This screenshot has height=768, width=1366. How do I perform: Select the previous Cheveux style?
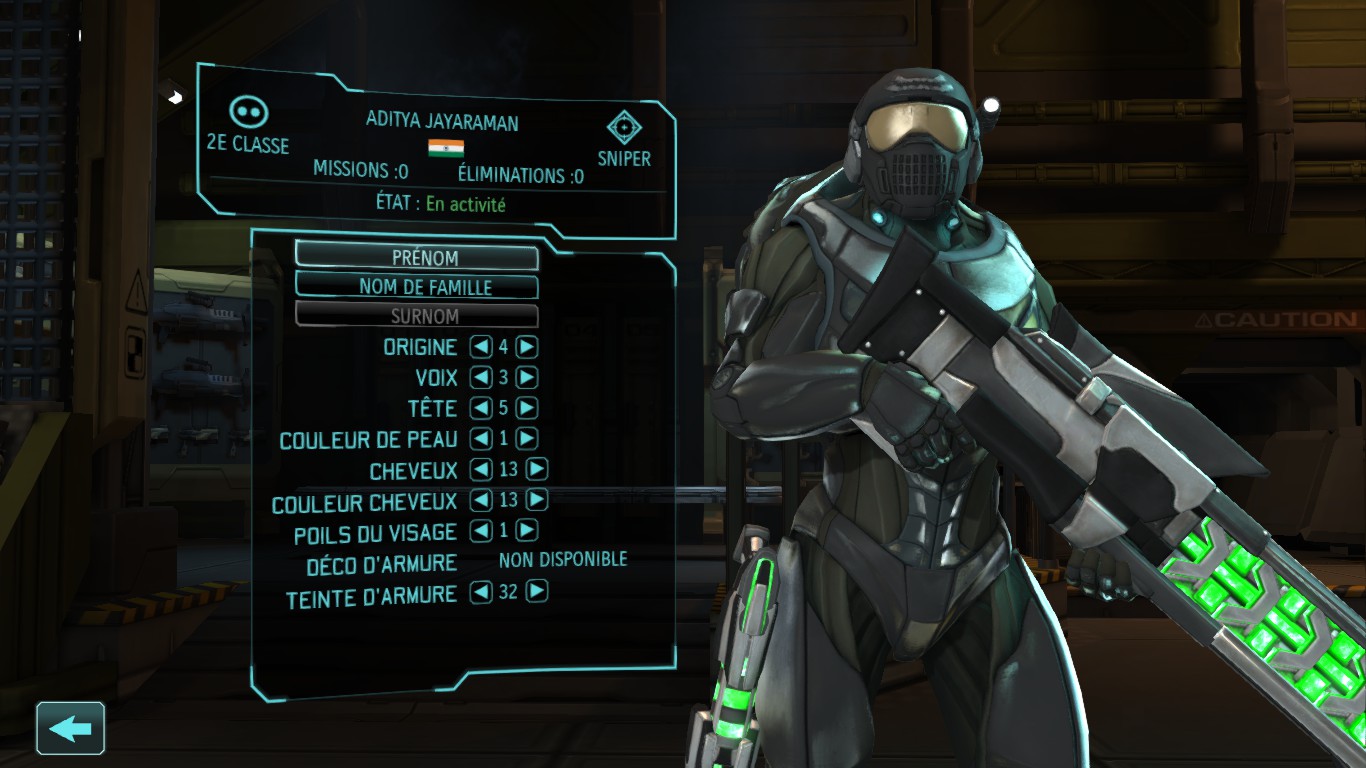coord(481,469)
